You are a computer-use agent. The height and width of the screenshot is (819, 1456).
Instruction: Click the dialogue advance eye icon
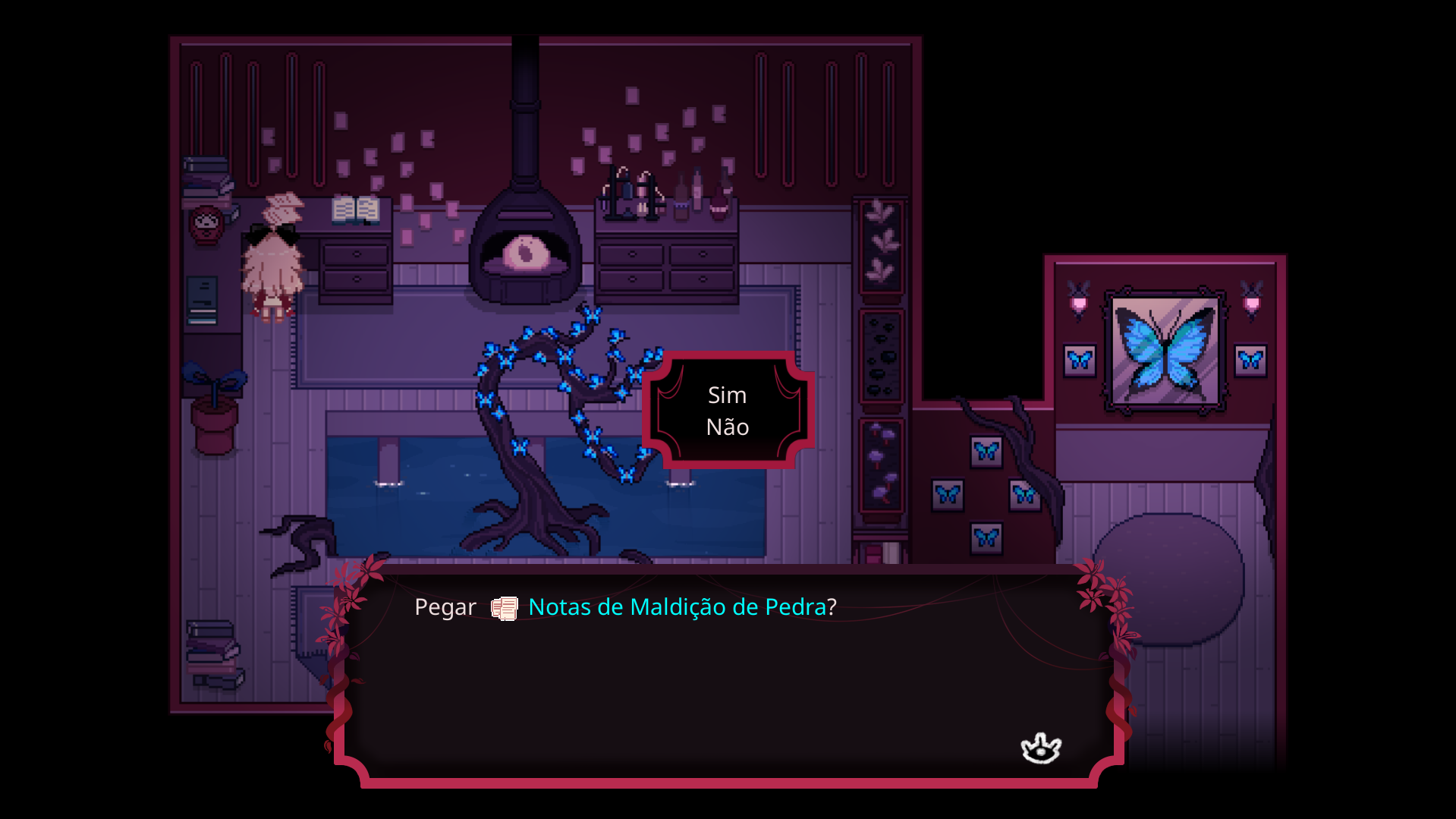click(x=1040, y=748)
